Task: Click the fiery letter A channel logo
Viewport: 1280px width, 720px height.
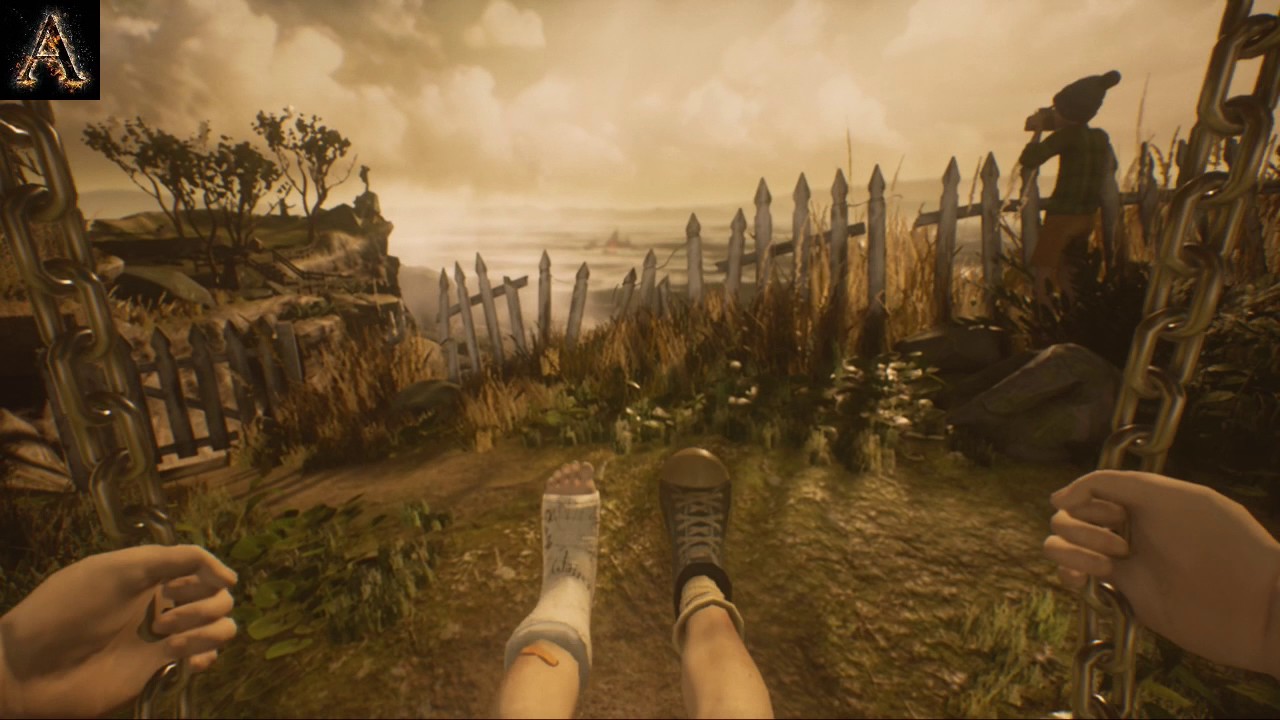Action: pos(50,50)
